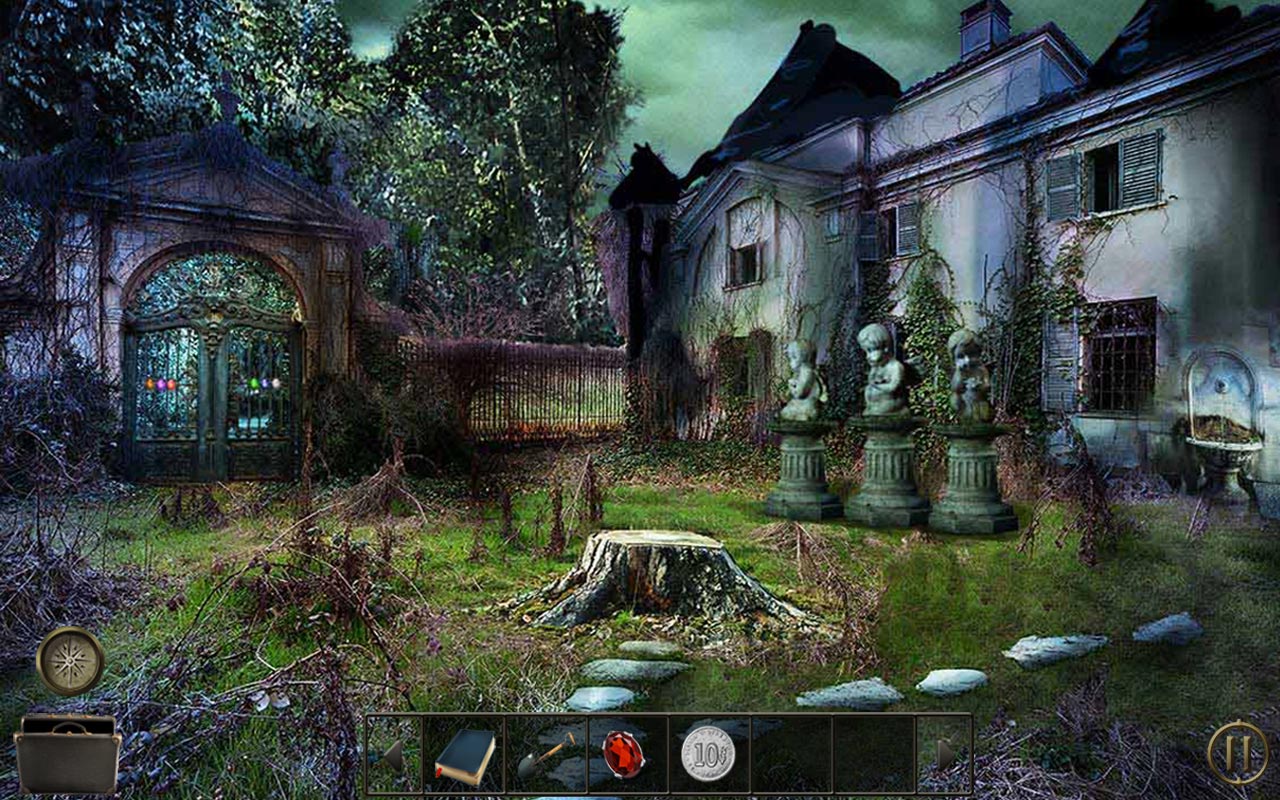Select the book in the inventory

pos(465,755)
